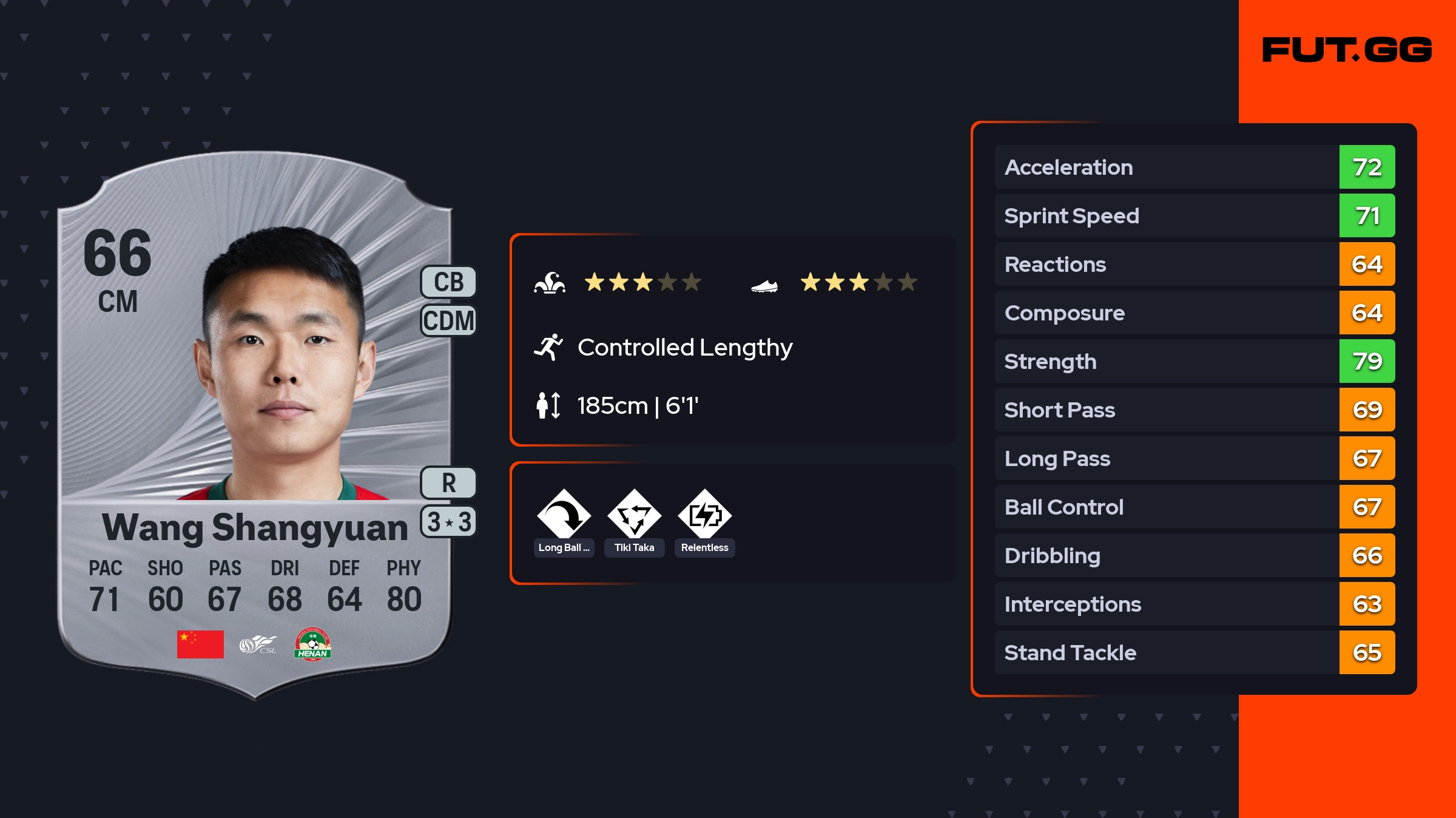
Task: Click the Controlled Lengthy running icon
Action: (x=548, y=347)
